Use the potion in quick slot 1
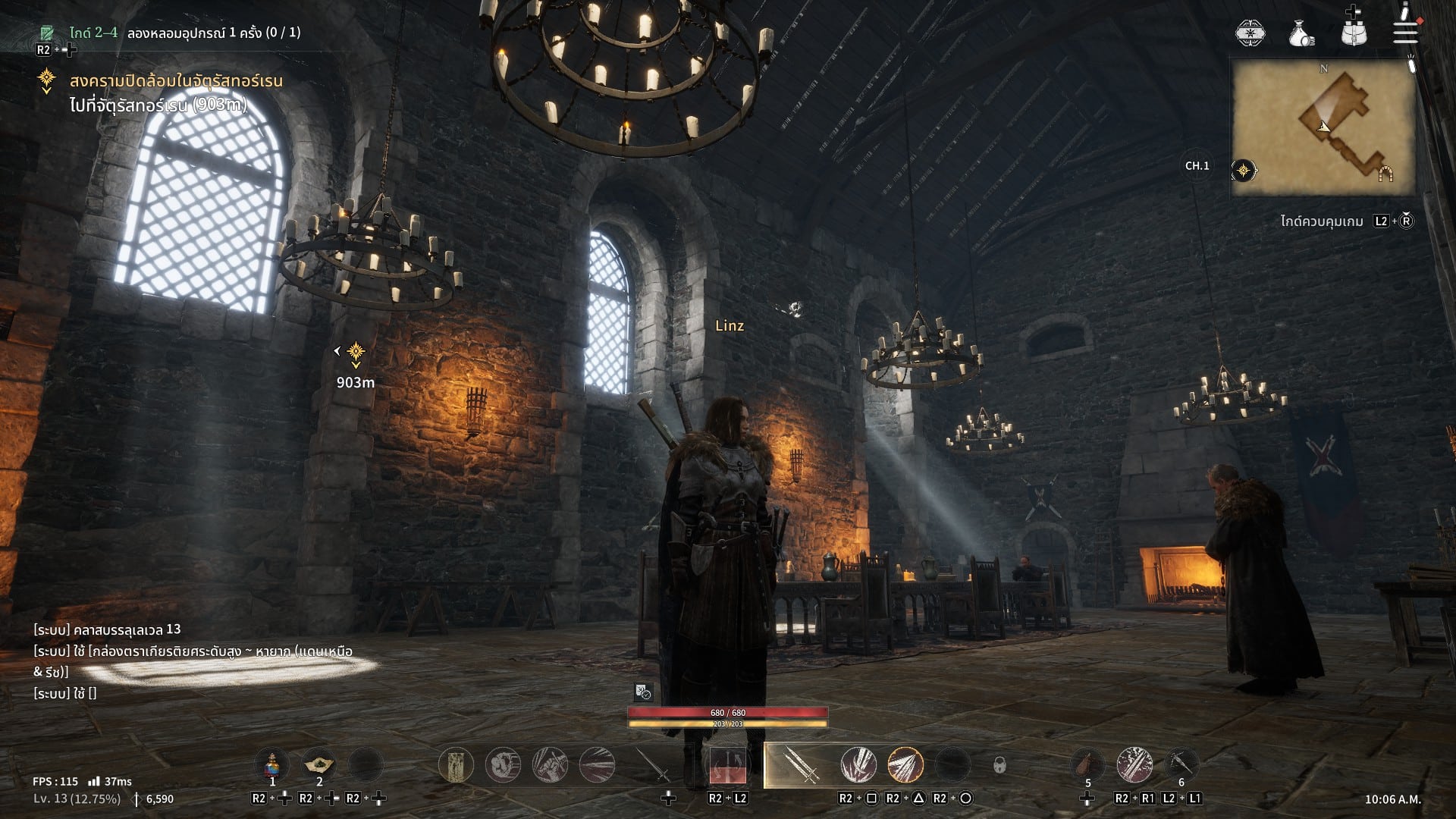 272,764
